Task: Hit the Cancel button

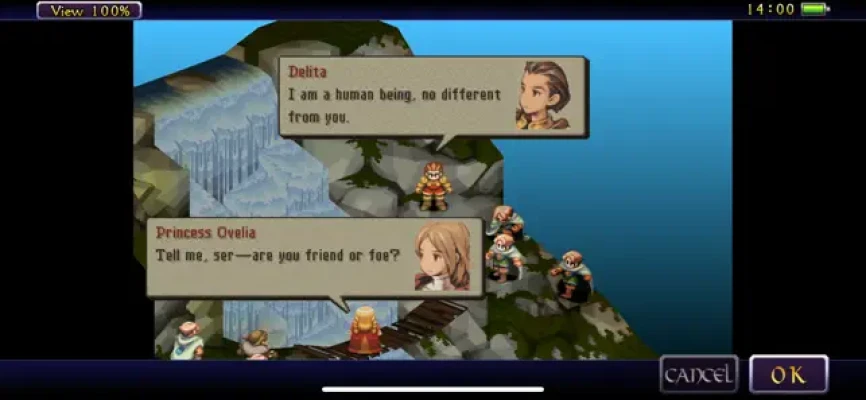Action: [699, 375]
